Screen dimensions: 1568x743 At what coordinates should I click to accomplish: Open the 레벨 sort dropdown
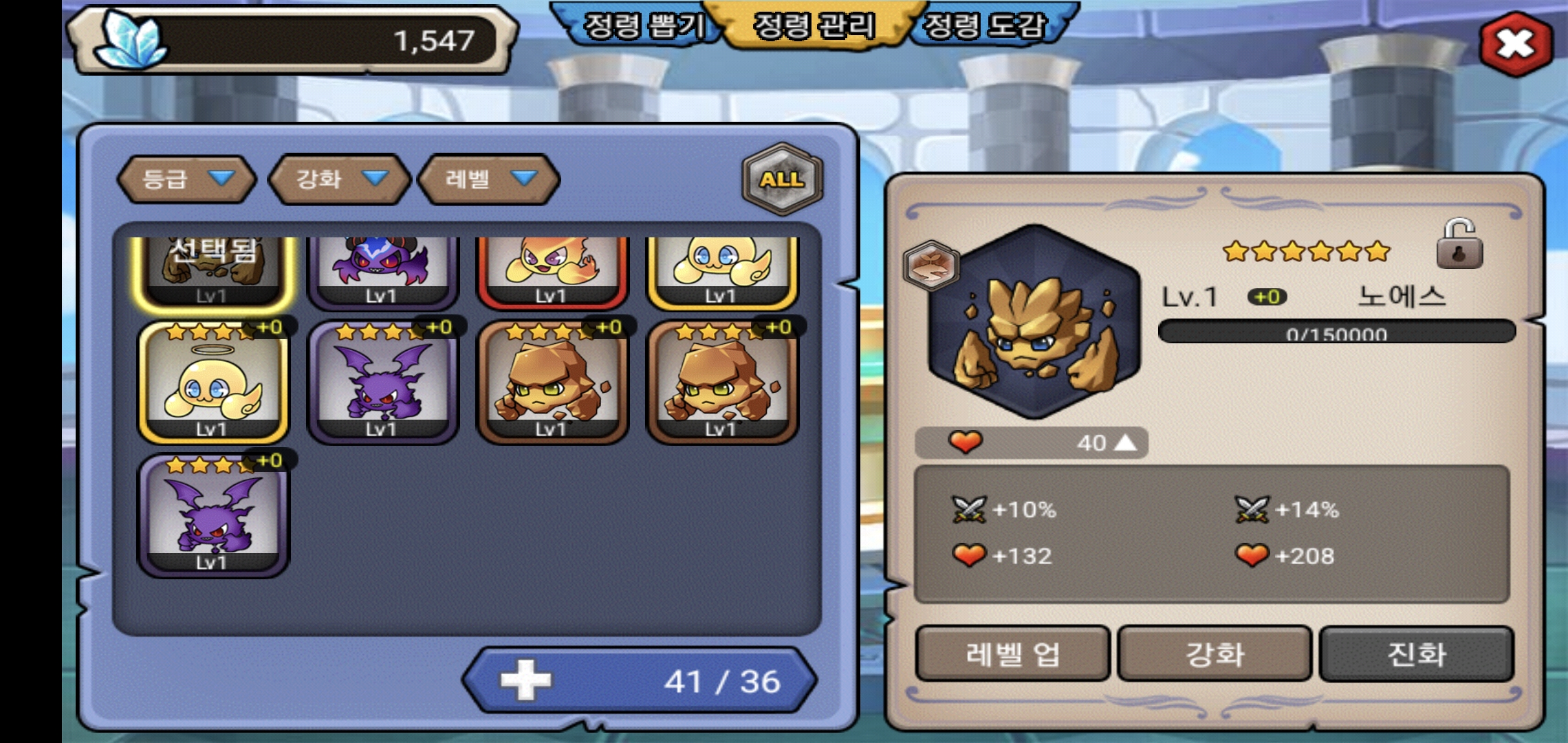[x=489, y=179]
